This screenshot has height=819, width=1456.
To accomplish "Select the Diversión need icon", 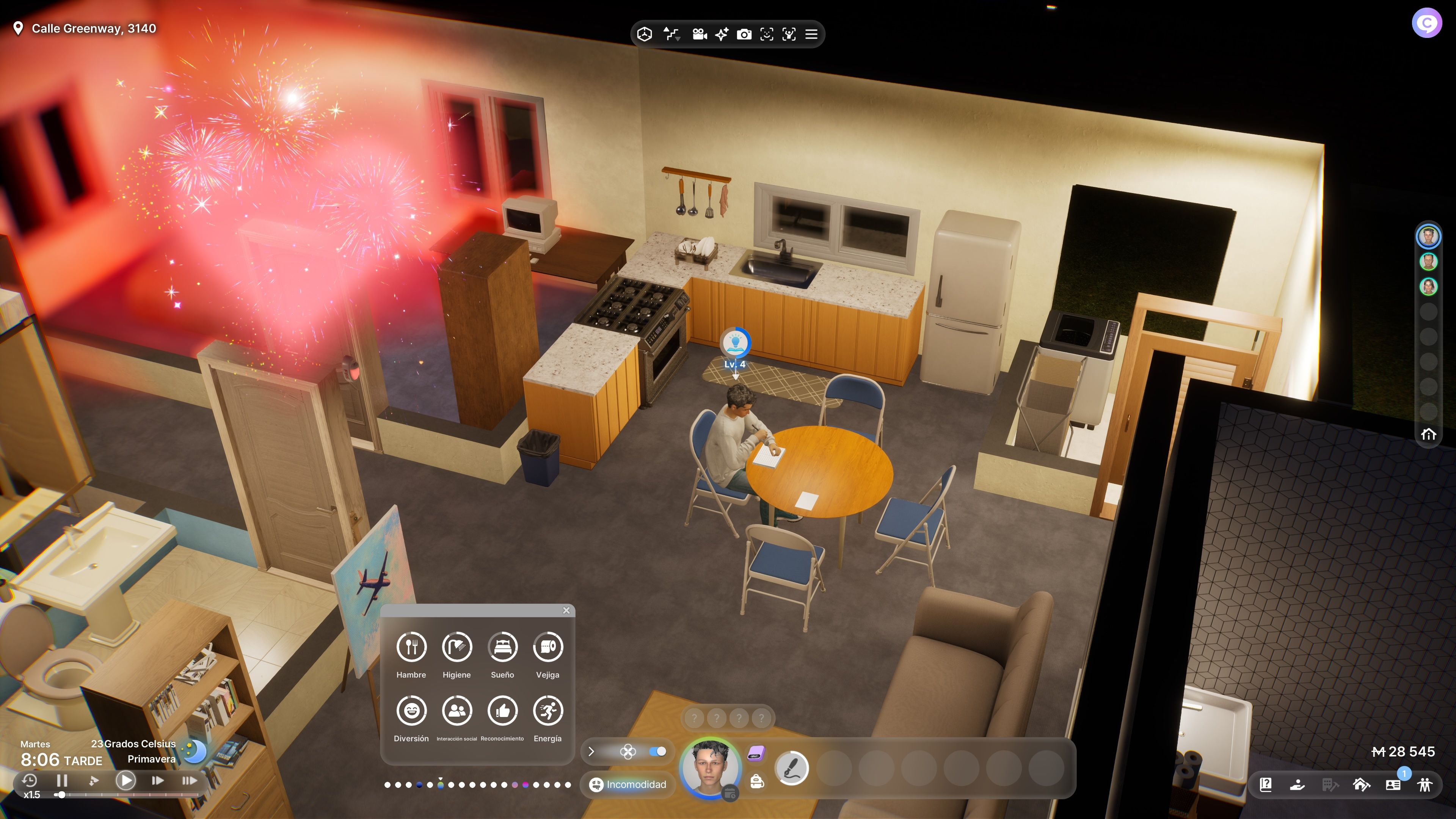I will (411, 711).
